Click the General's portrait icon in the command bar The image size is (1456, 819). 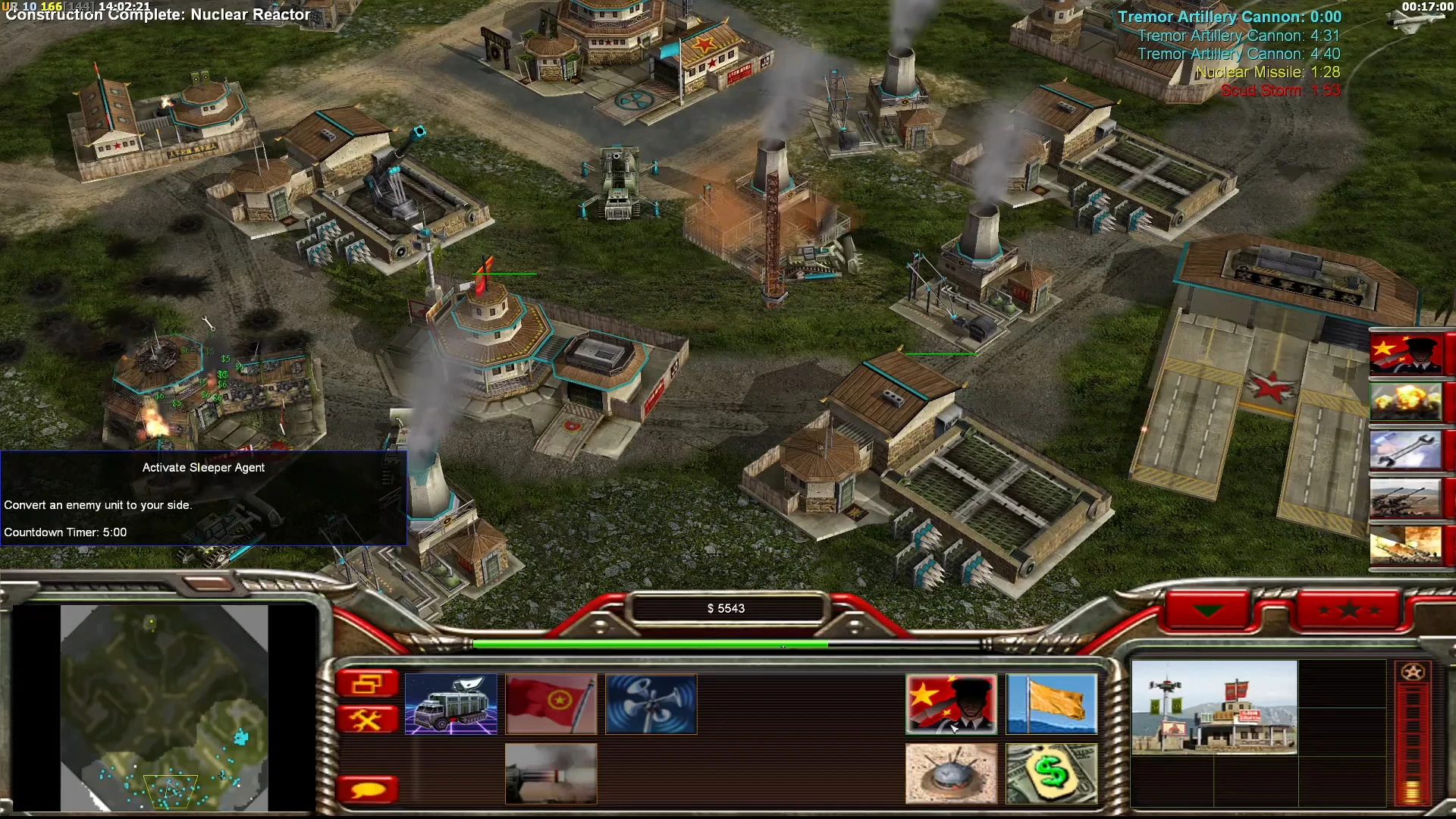pos(950,704)
